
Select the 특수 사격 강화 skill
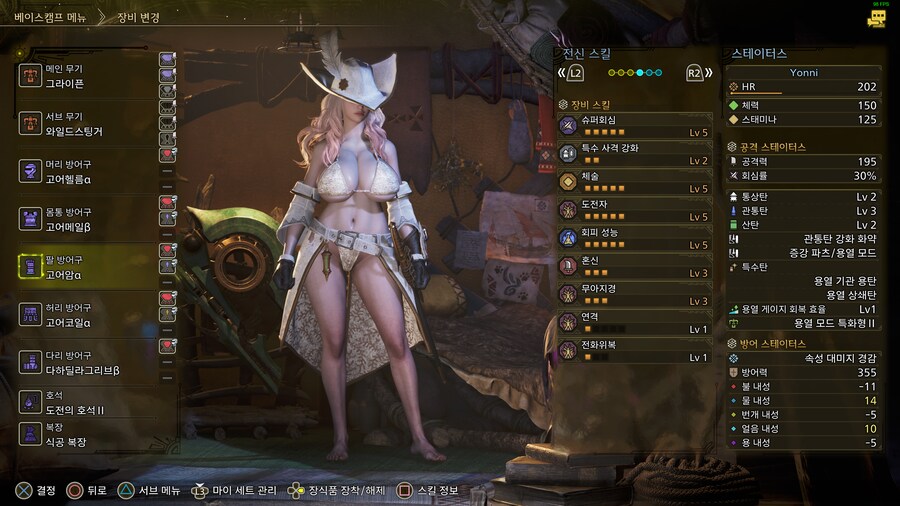(x=635, y=153)
